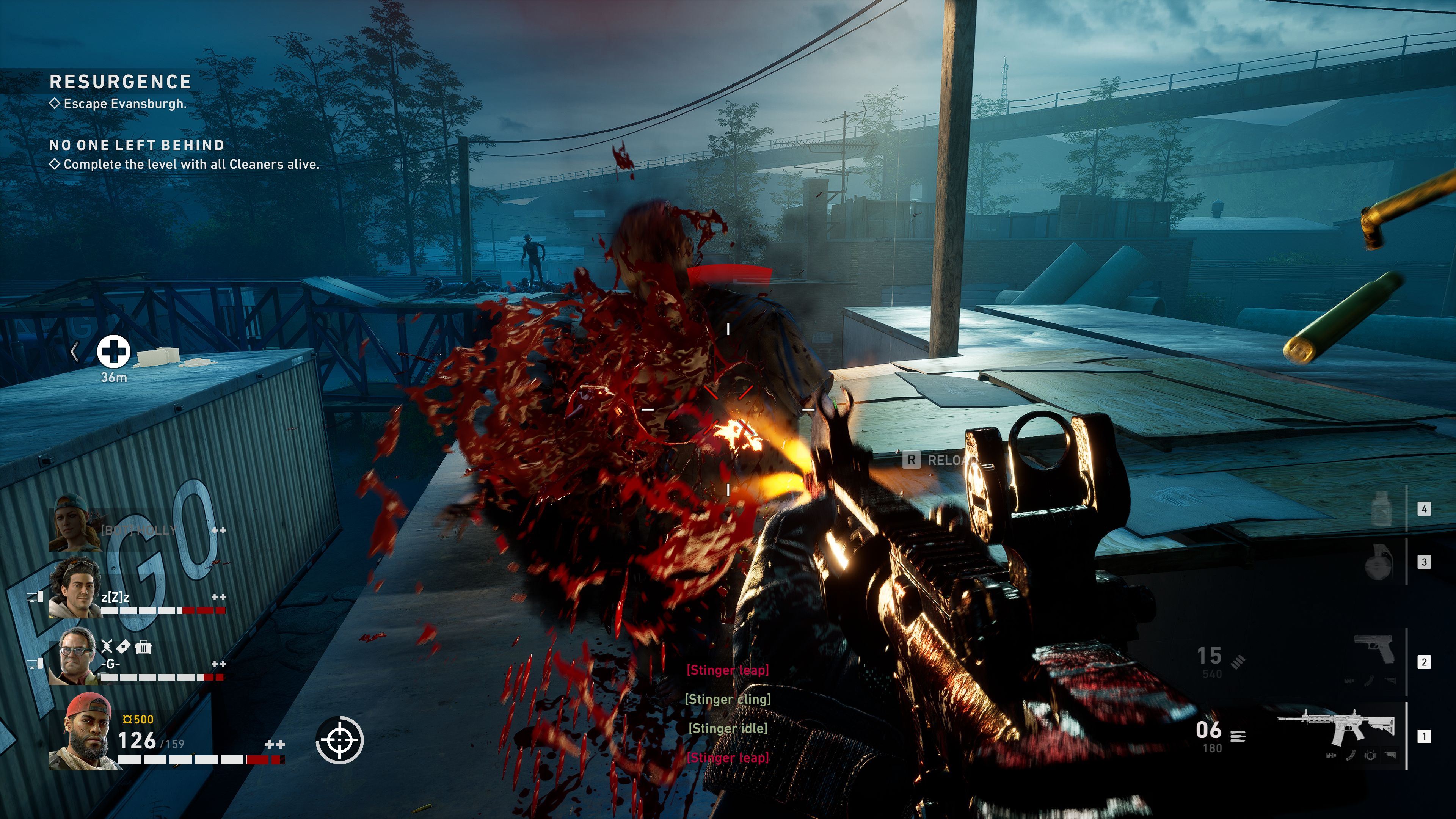Select teammate z[Z]z's portrait
Image resolution: width=1456 pixels, height=819 pixels.
(75, 589)
